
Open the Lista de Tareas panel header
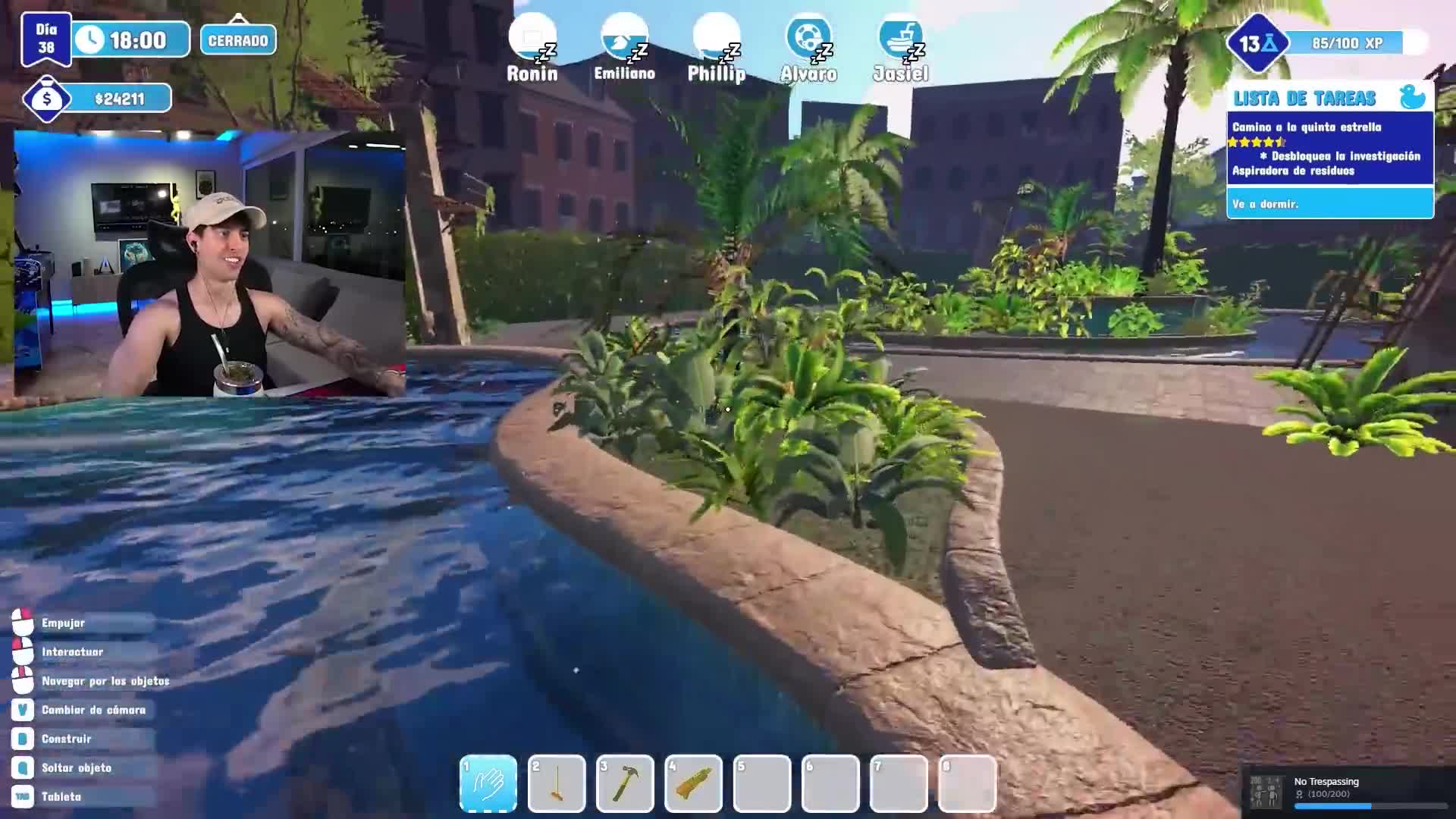[1304, 97]
